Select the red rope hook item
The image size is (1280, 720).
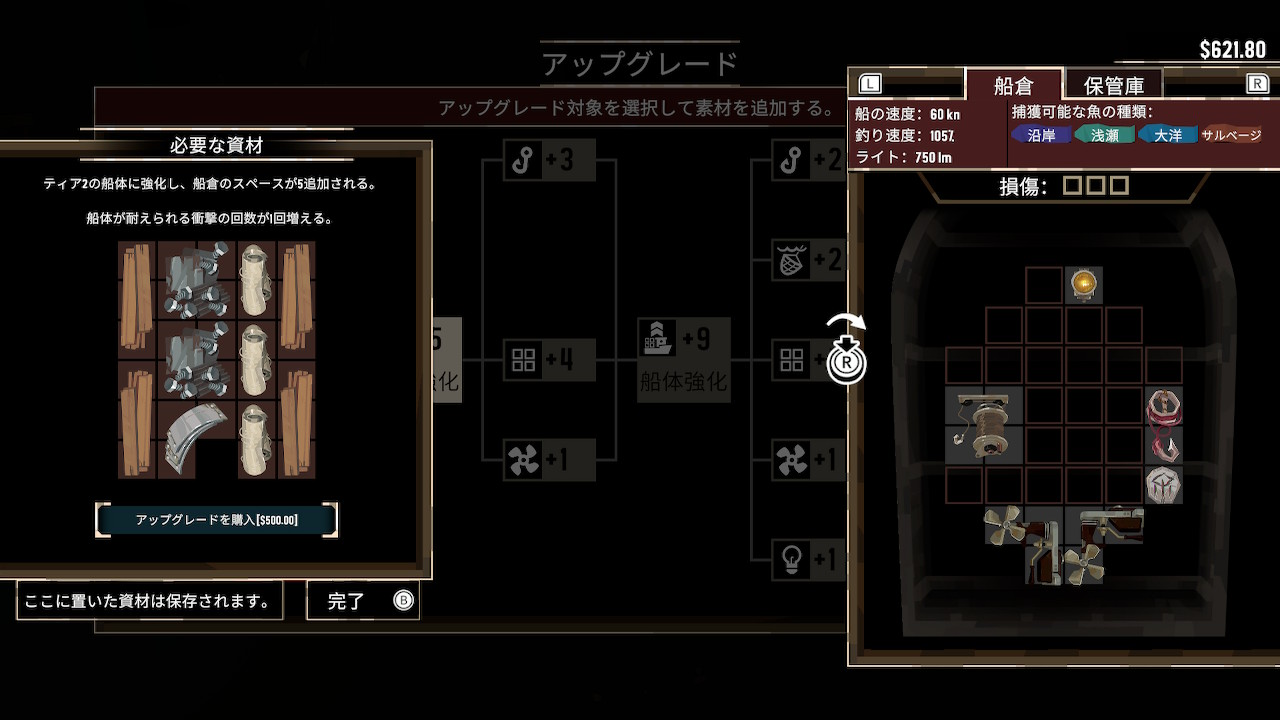[x=1164, y=425]
